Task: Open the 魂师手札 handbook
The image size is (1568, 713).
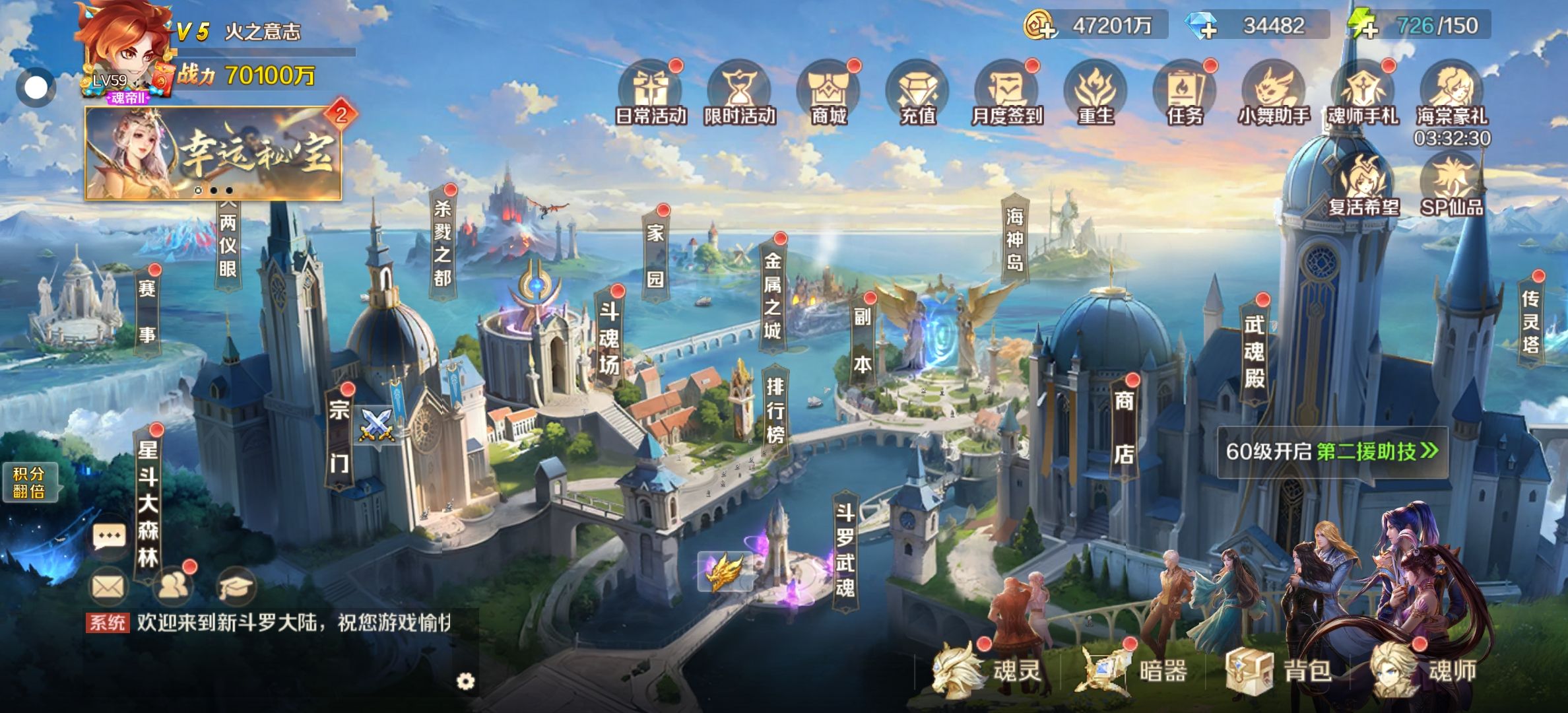Action: click(1363, 93)
